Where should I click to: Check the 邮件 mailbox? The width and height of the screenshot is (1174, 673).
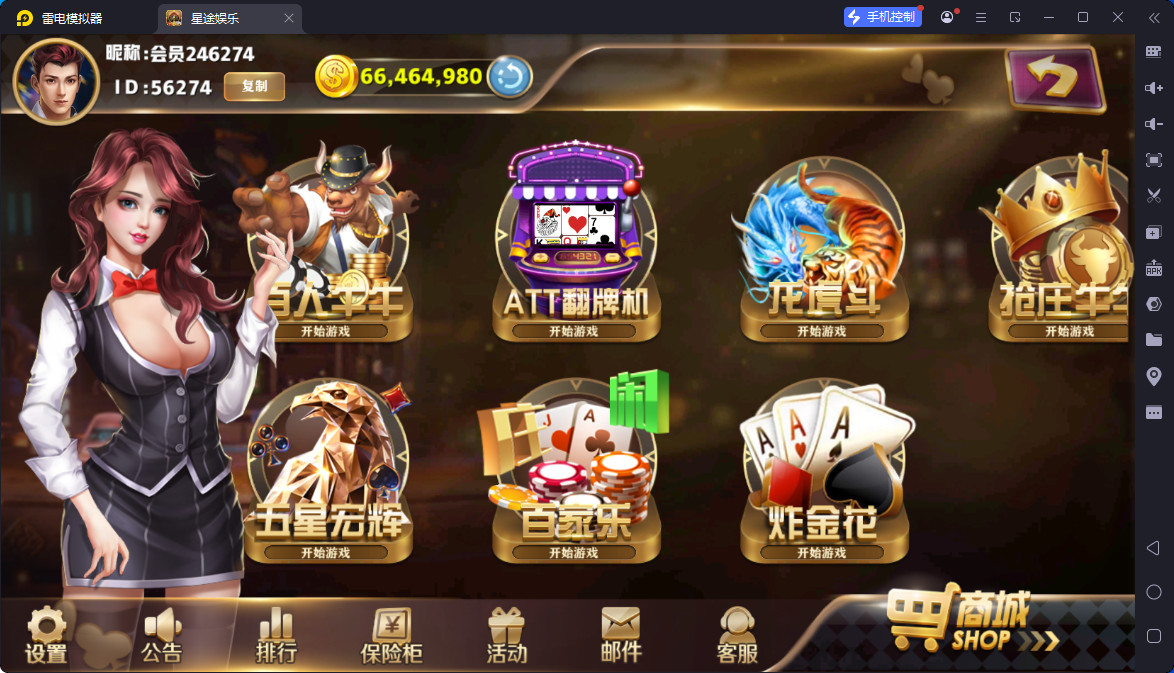click(621, 636)
